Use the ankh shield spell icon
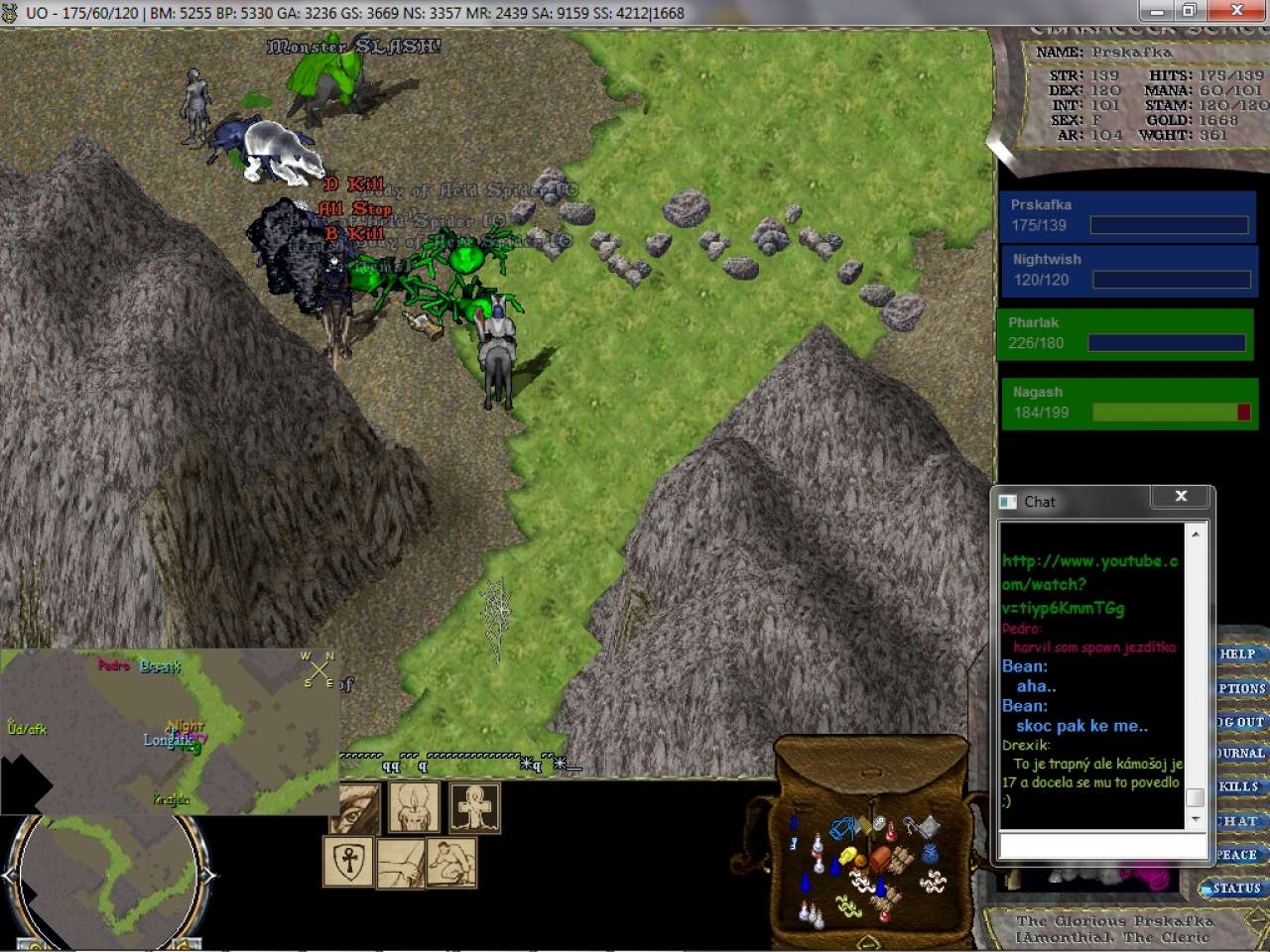1270x952 pixels. point(348,862)
